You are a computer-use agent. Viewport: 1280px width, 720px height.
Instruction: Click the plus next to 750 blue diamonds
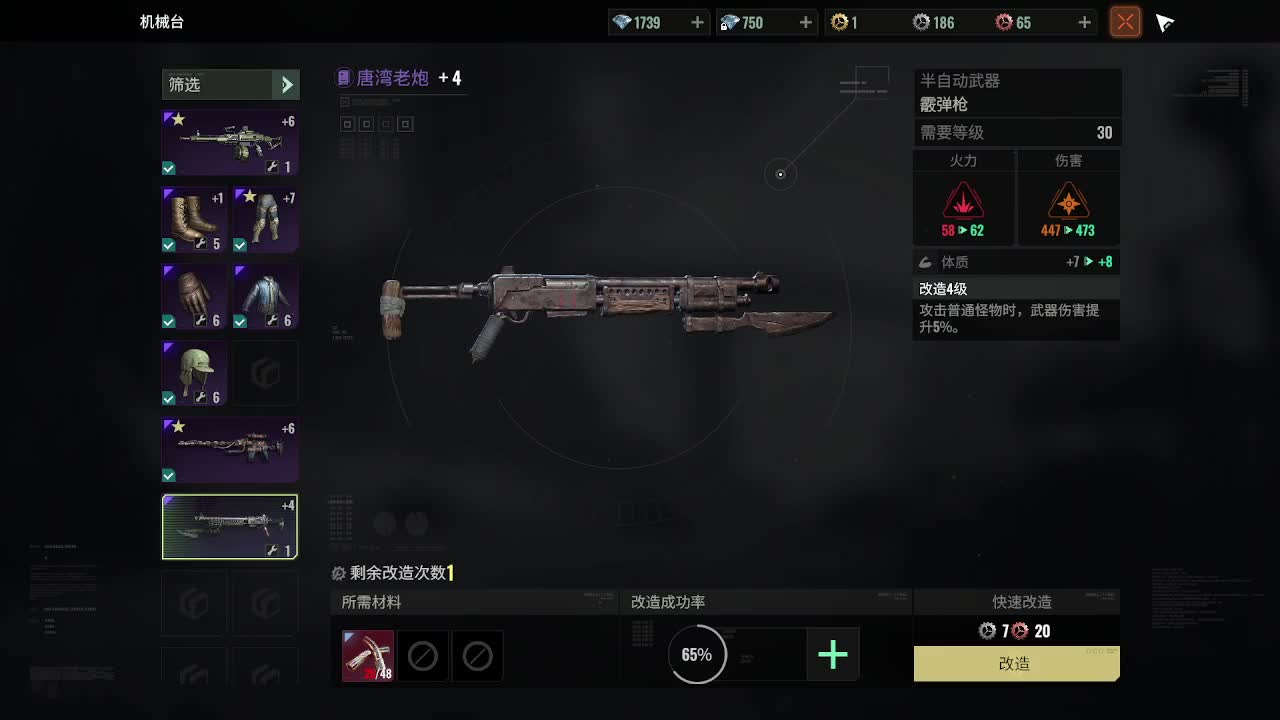click(x=805, y=21)
